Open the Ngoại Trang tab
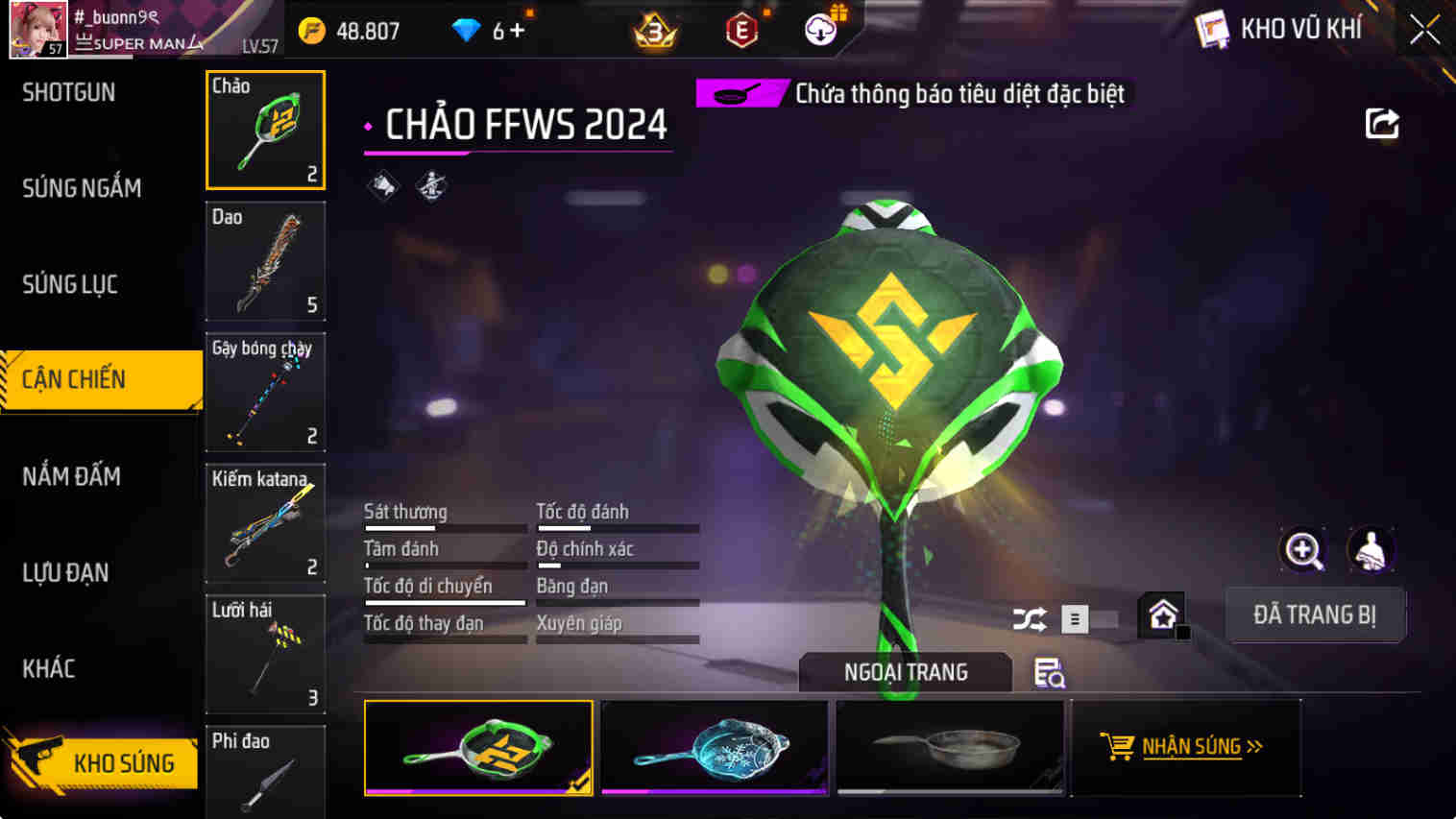Viewport: 1456px width, 819px height. click(x=905, y=672)
